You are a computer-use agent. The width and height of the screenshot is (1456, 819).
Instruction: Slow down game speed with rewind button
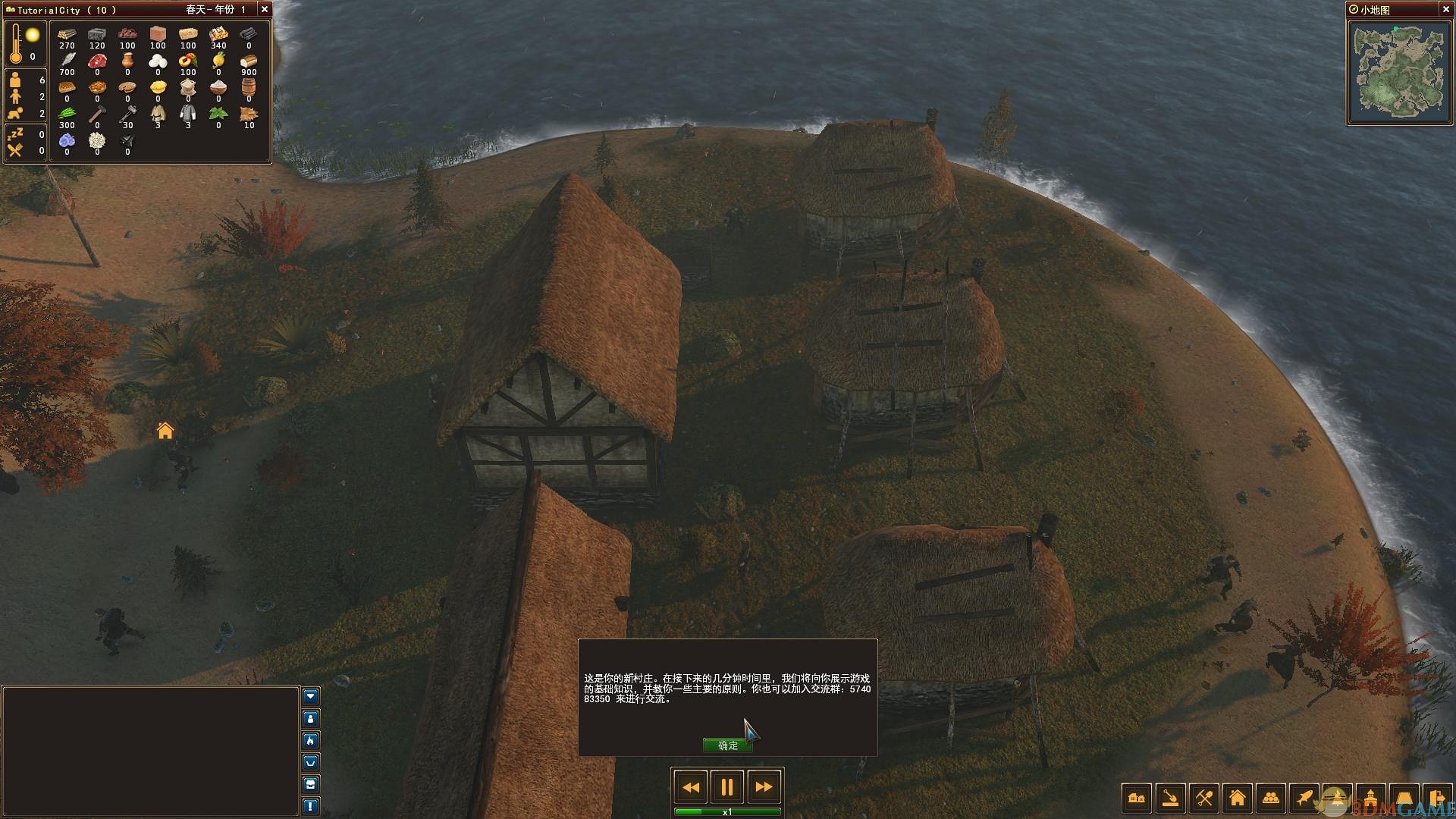691,787
